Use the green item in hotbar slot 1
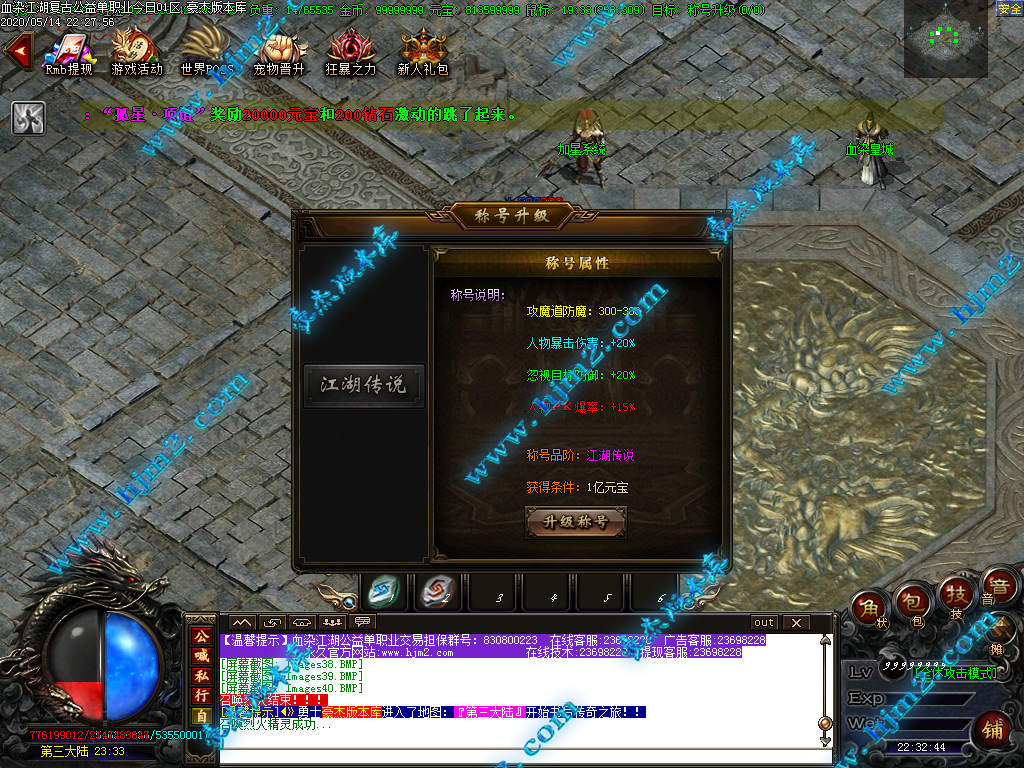This screenshot has height=768, width=1024. tap(385, 591)
